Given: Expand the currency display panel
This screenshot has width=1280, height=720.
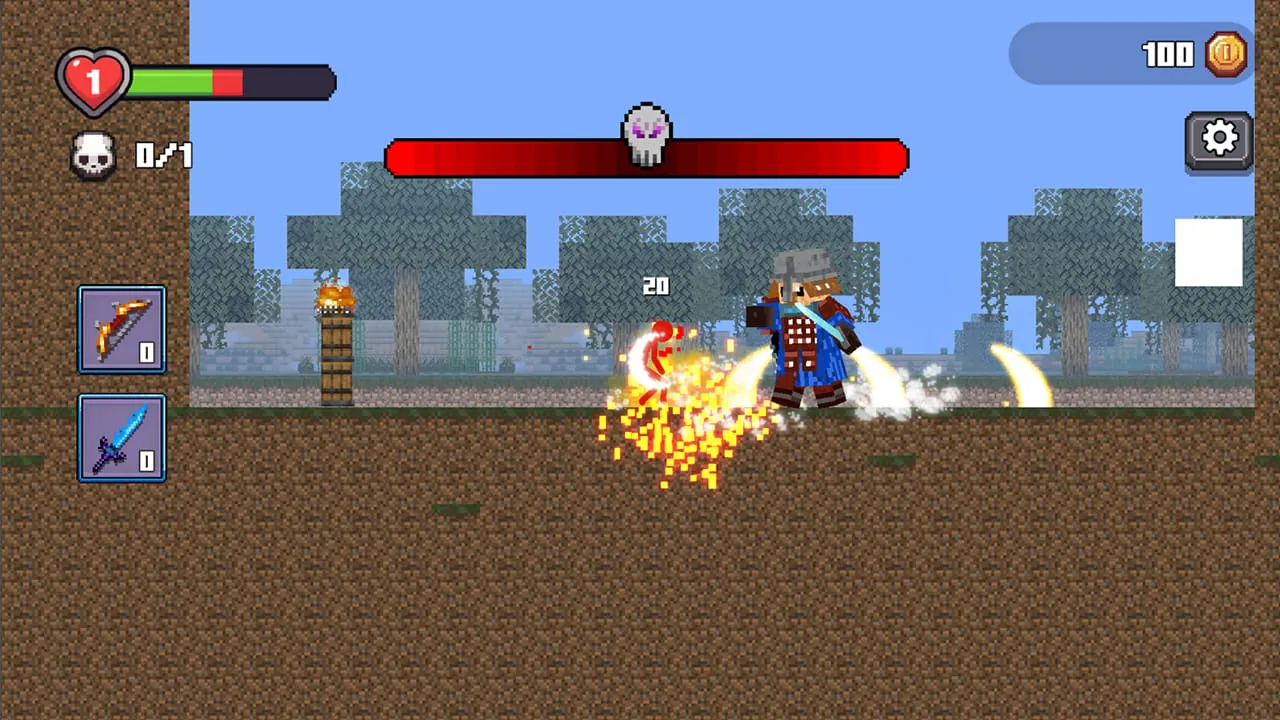Looking at the screenshot, I should coord(1130,55).
